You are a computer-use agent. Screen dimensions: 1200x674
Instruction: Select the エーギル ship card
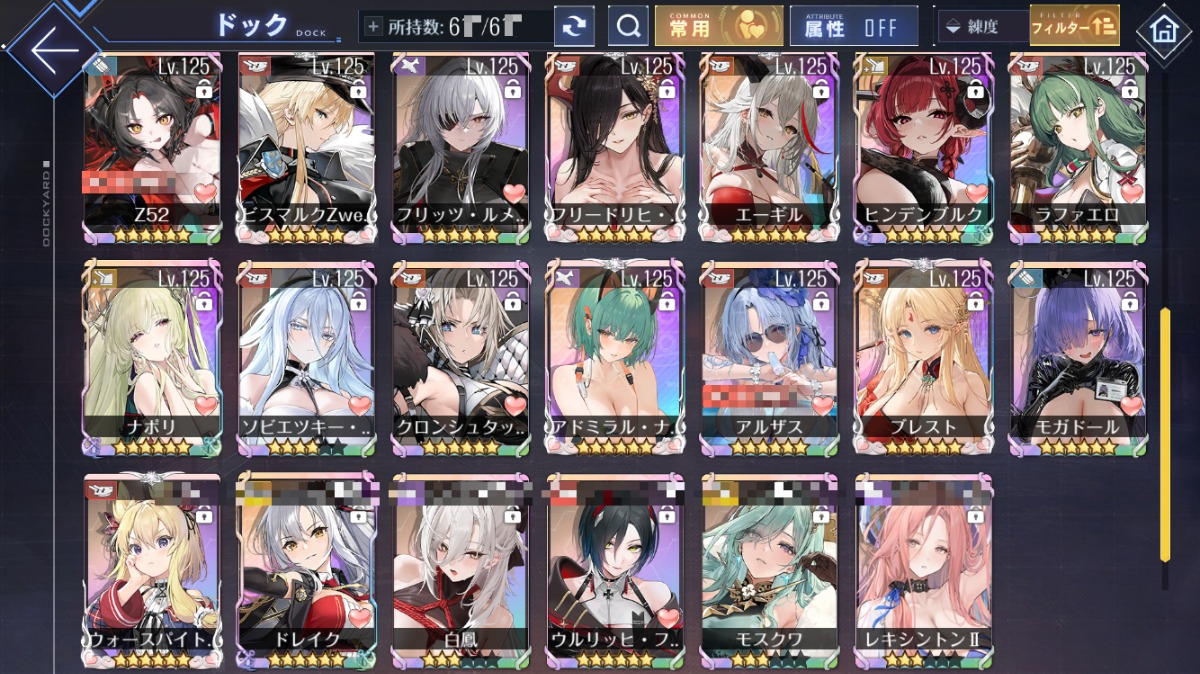[768, 150]
